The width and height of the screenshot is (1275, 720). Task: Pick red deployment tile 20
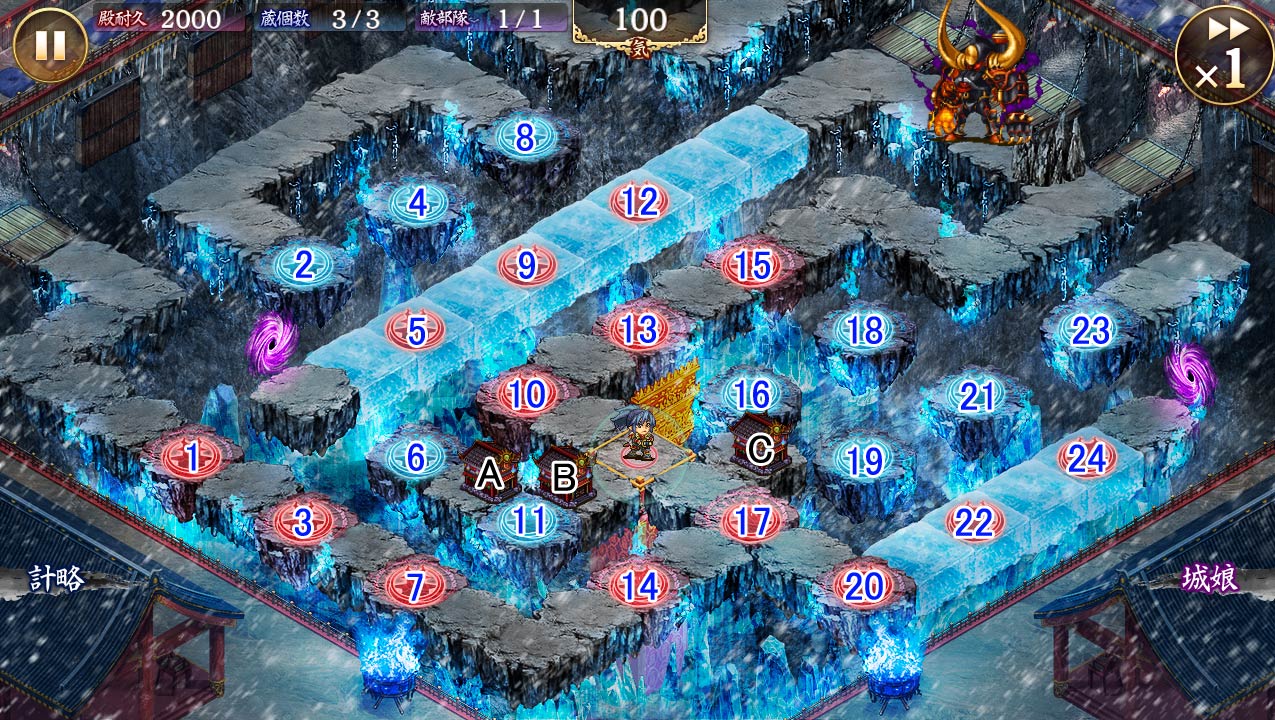pyautogui.click(x=863, y=586)
